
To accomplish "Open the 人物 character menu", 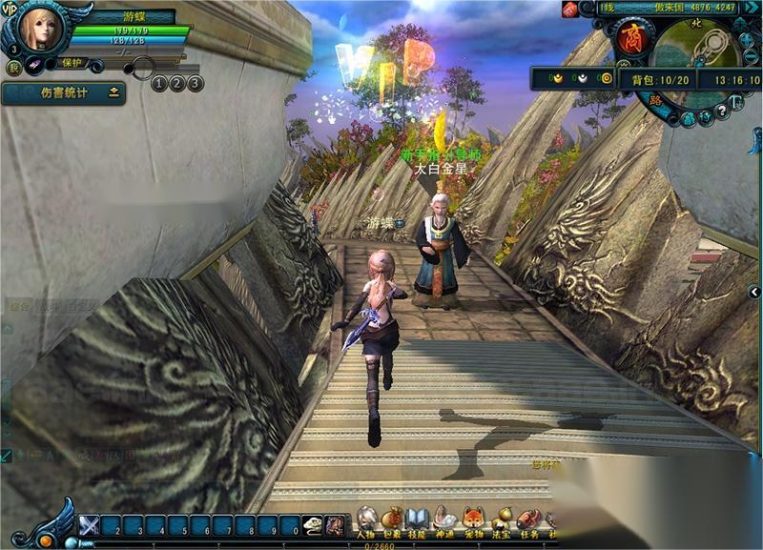I will 367,520.
